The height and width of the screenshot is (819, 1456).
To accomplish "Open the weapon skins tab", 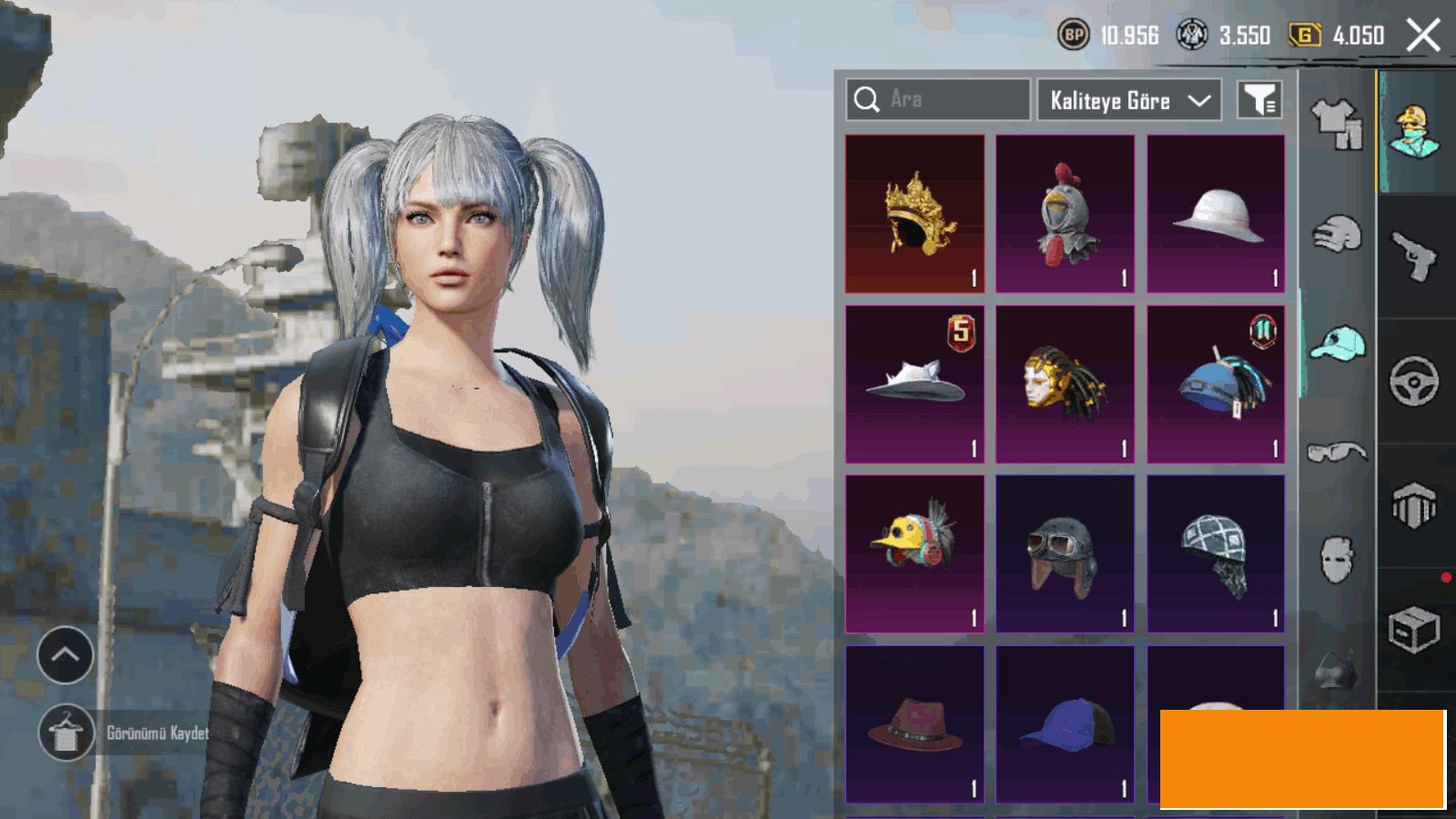I will [1414, 256].
